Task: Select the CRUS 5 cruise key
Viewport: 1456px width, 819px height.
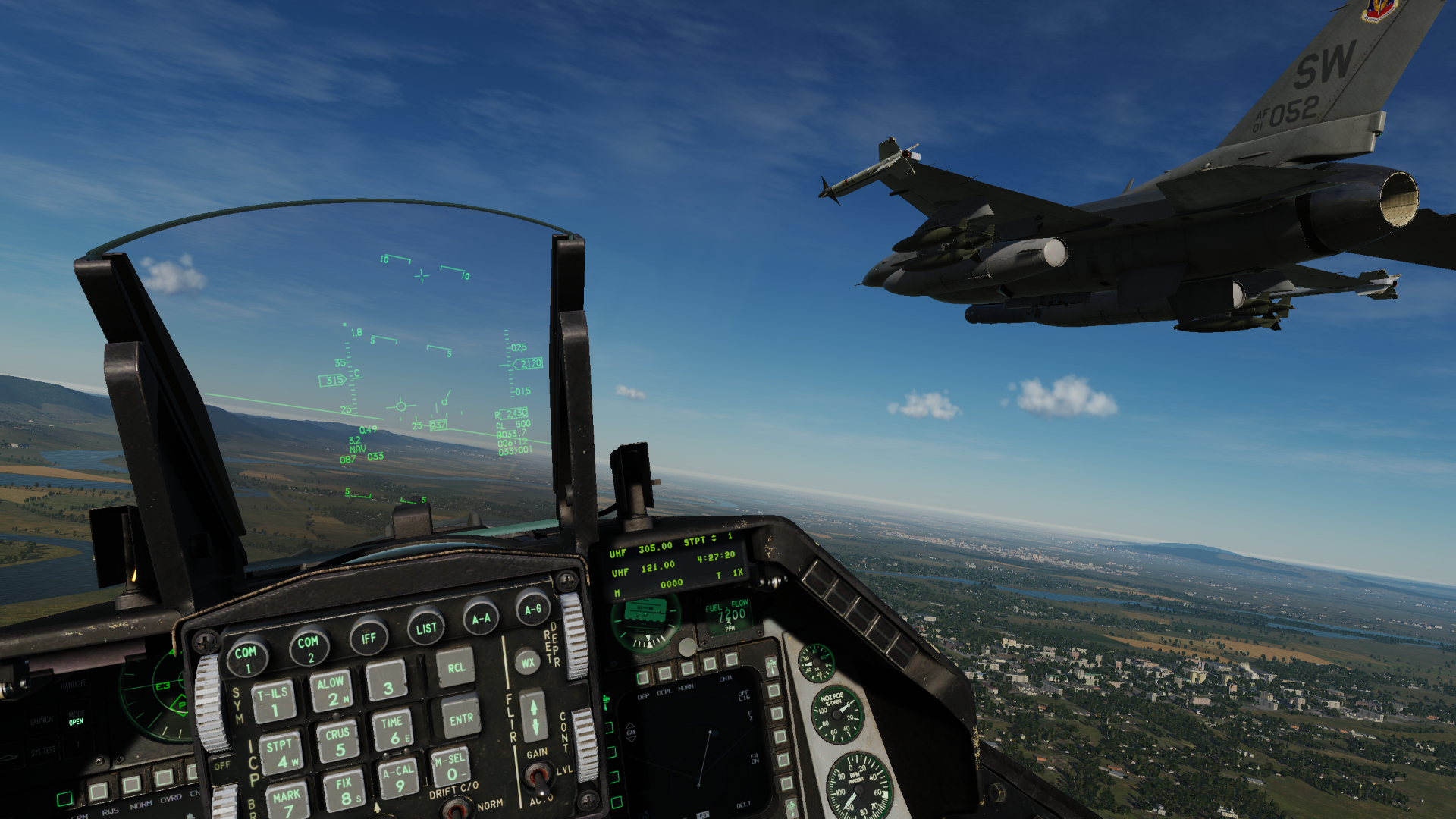Action: 338,742
